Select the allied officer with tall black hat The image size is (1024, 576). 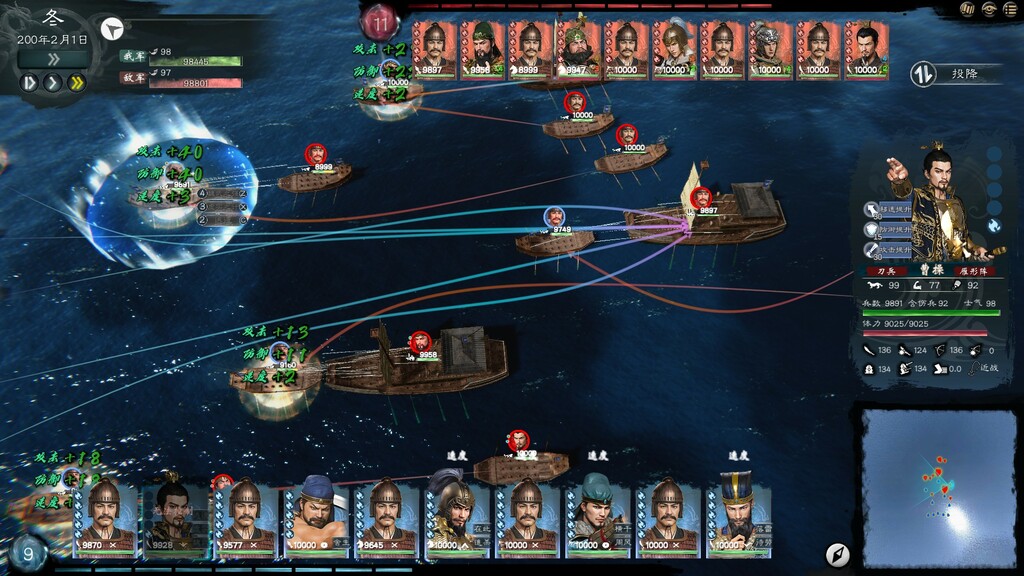(739, 516)
